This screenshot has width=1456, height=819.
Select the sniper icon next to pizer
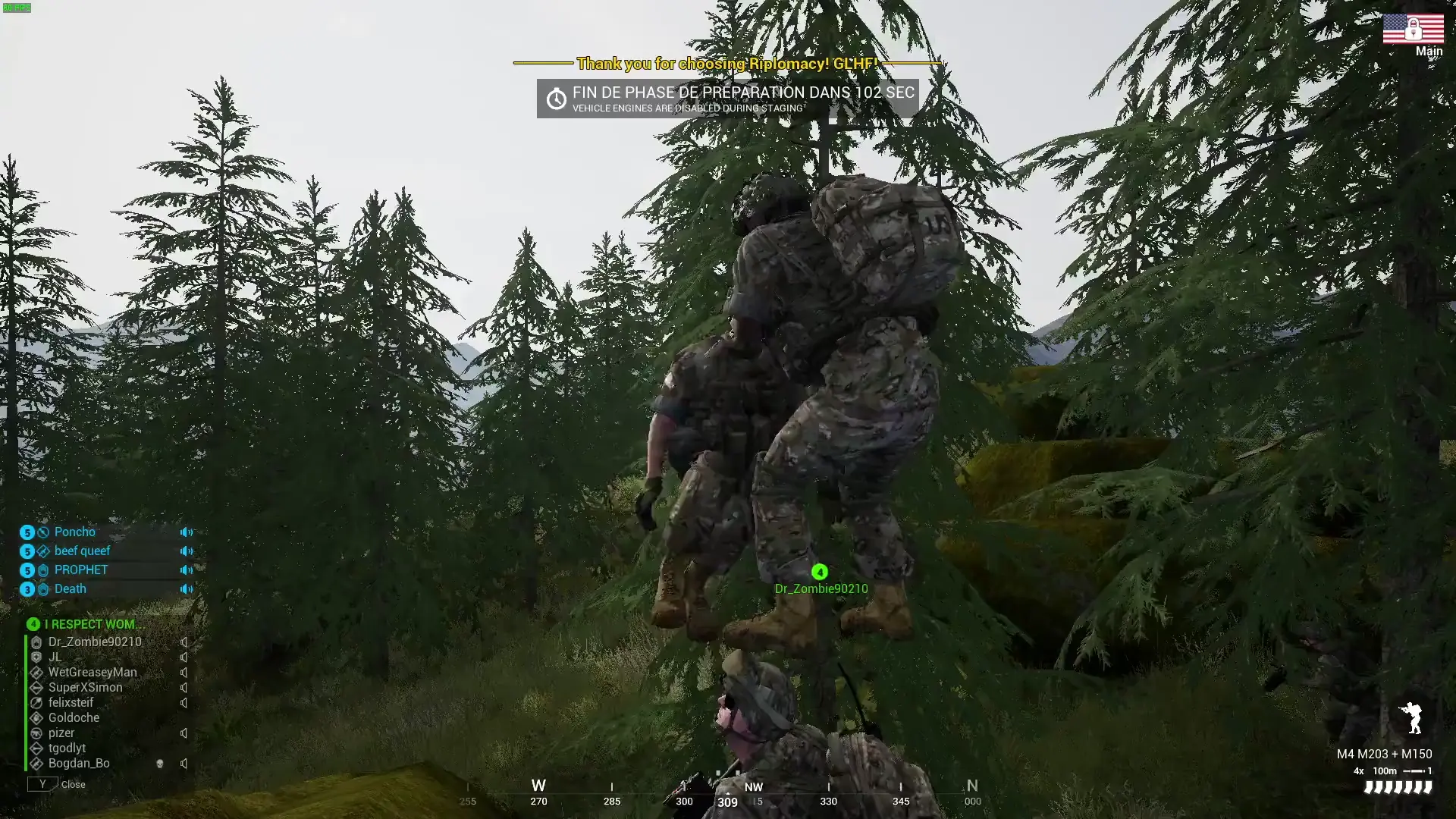[x=37, y=733]
